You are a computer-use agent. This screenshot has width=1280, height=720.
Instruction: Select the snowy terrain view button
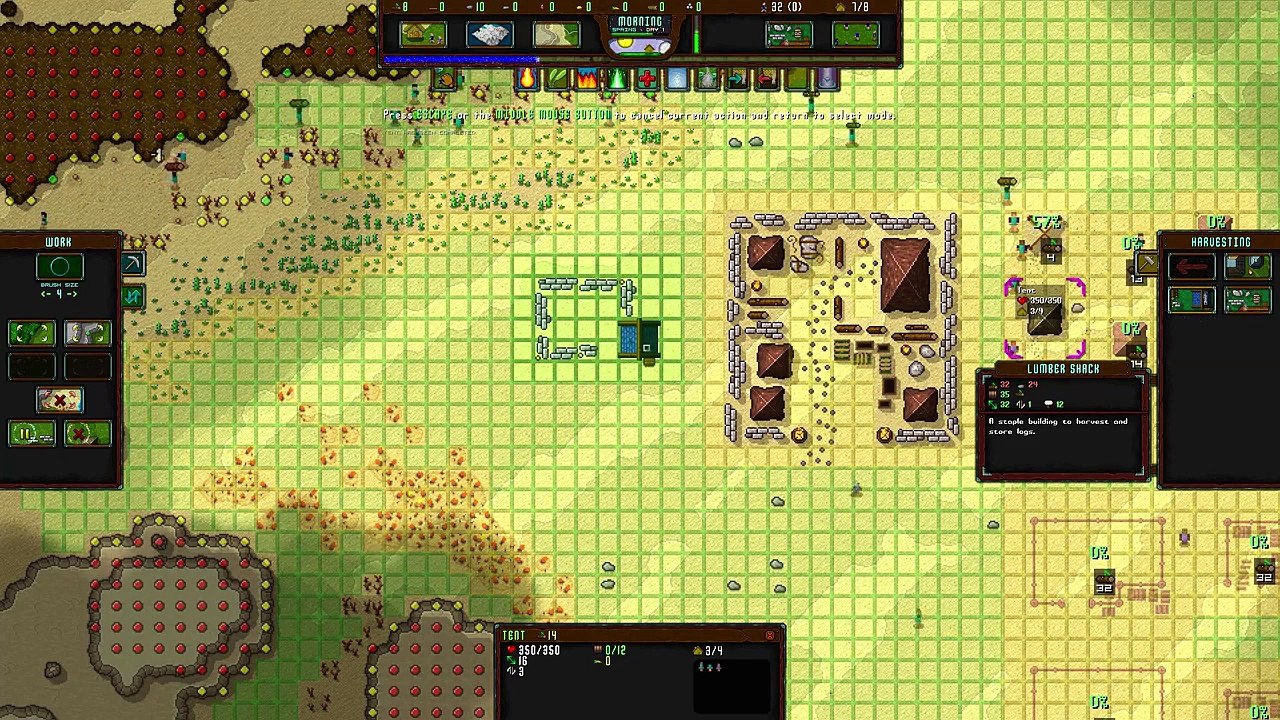[489, 35]
